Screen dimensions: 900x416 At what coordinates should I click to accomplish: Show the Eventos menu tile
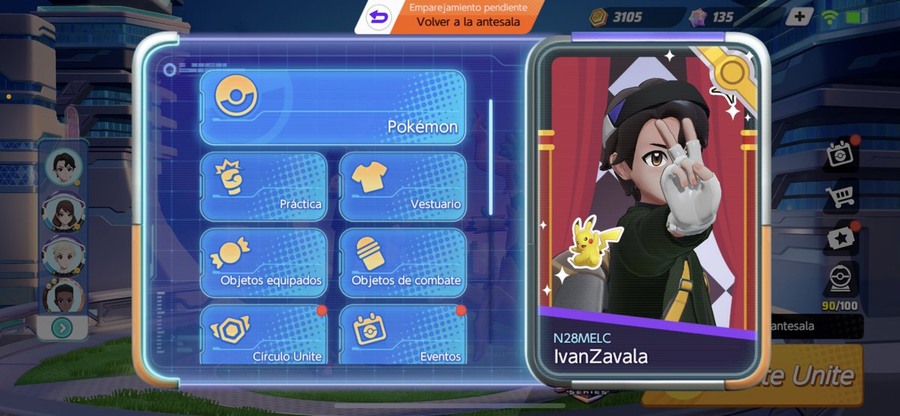click(x=402, y=335)
